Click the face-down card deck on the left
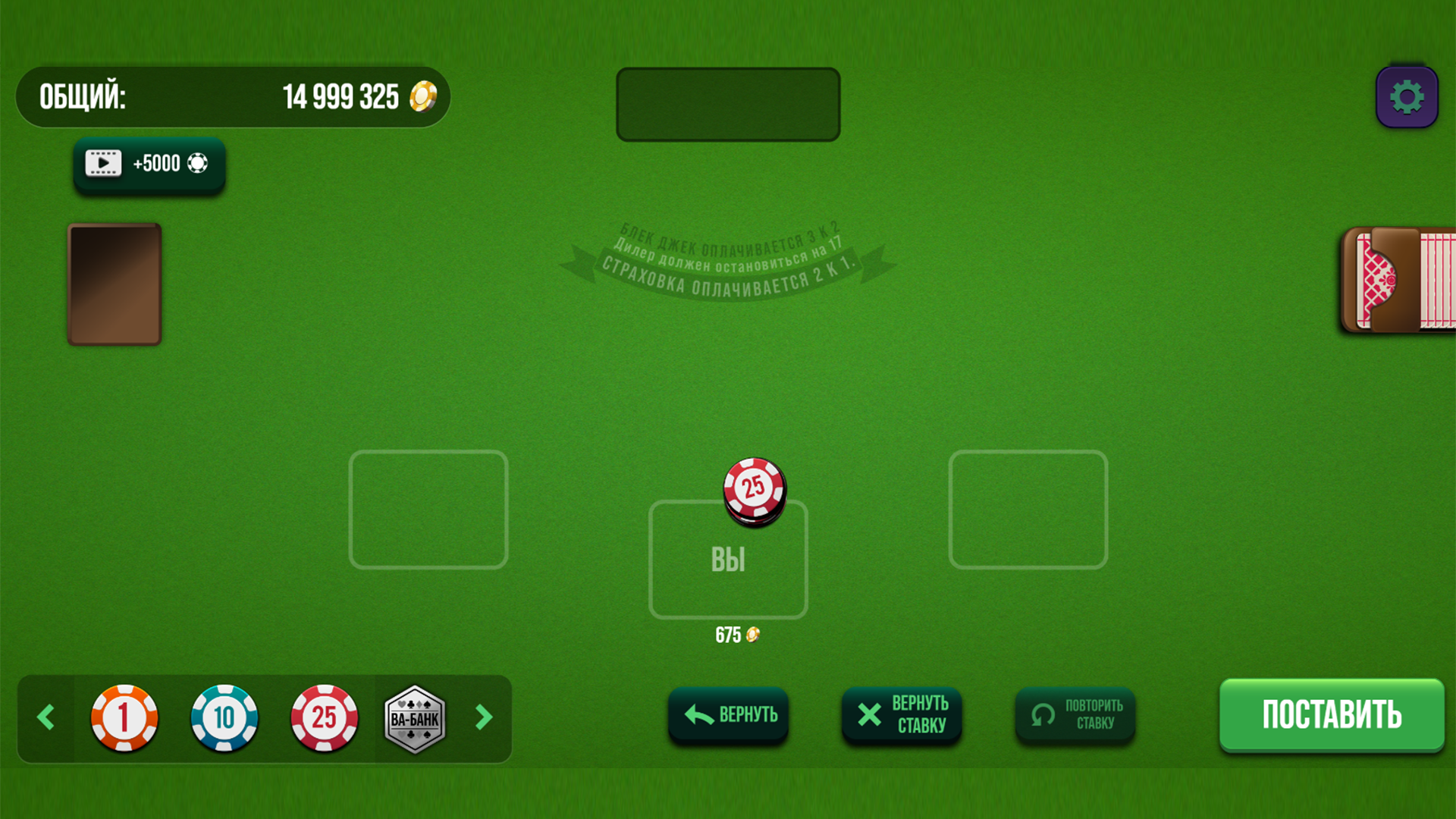This screenshot has width=1456, height=819. (114, 284)
